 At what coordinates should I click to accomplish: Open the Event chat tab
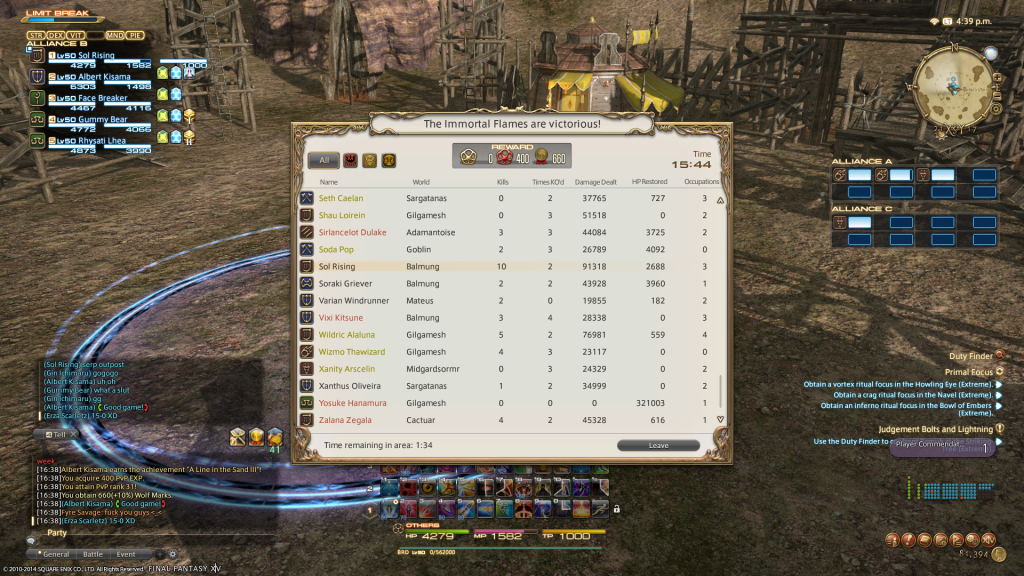click(x=126, y=553)
